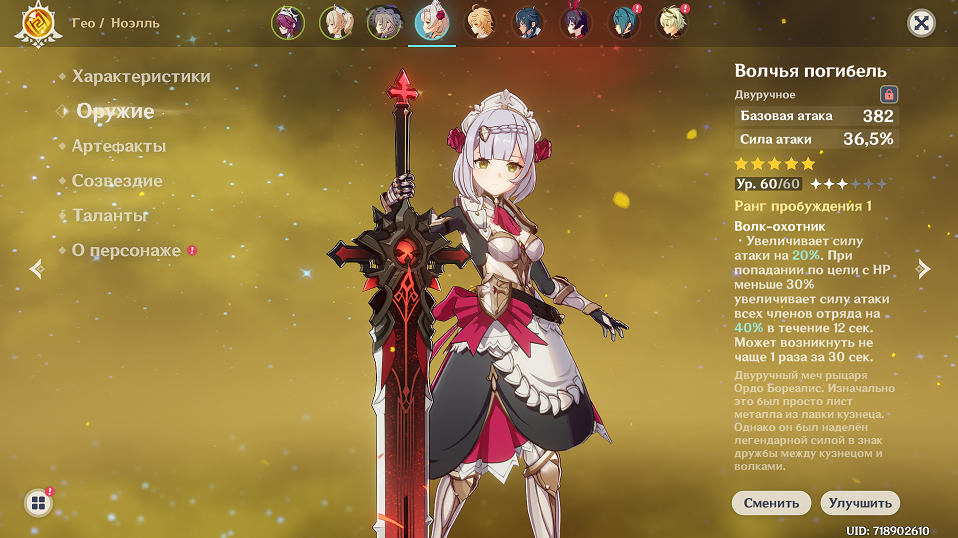Click the Сменить weapon button
The height and width of the screenshot is (538, 958).
[x=771, y=503]
